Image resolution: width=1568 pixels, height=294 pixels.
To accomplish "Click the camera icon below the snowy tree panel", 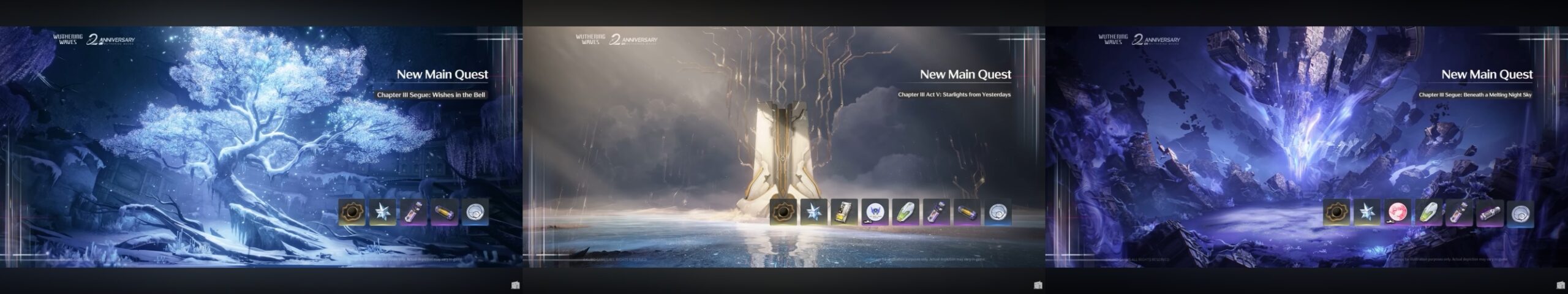I will 515,285.
